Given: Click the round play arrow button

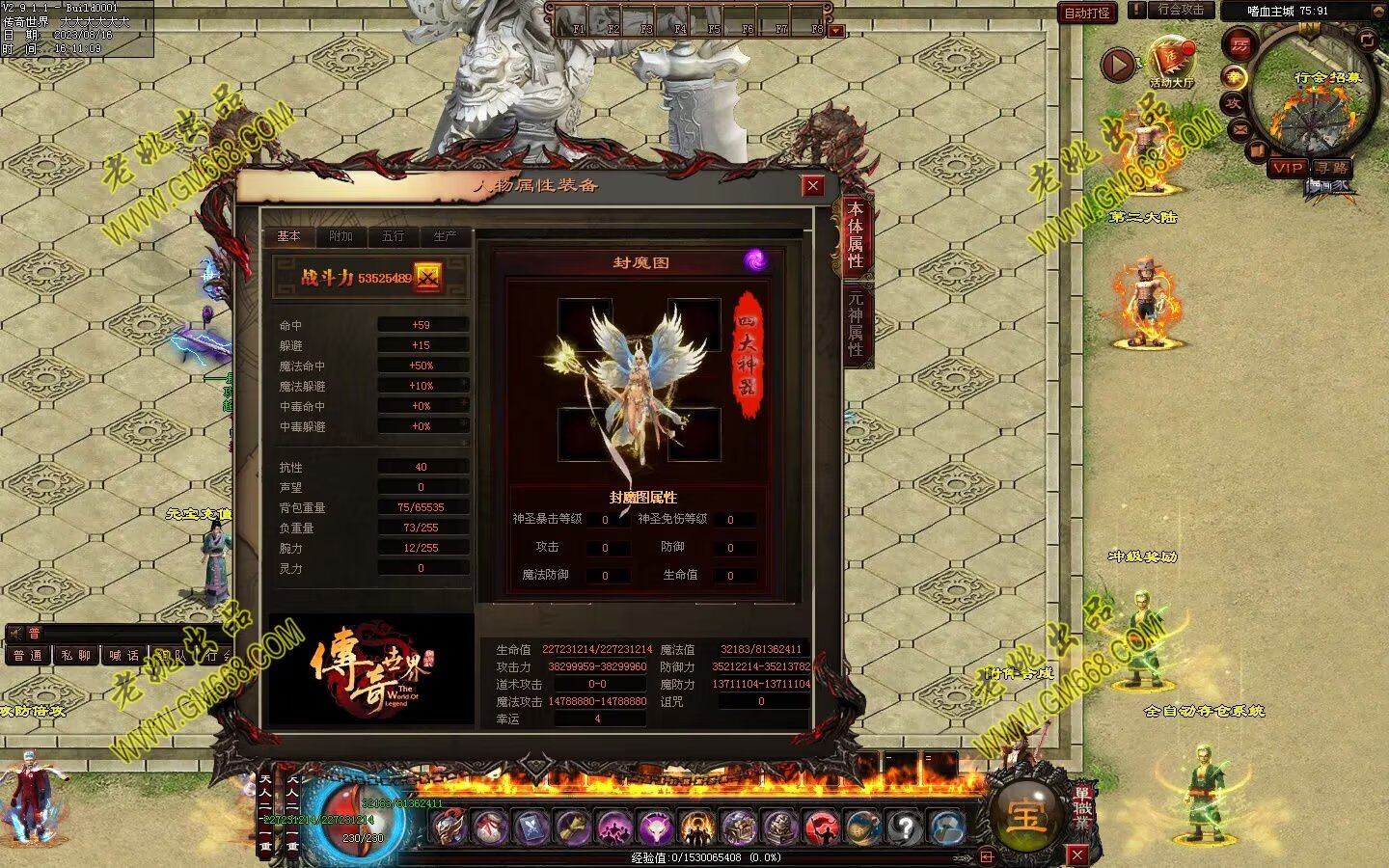Looking at the screenshot, I should point(1118,65).
